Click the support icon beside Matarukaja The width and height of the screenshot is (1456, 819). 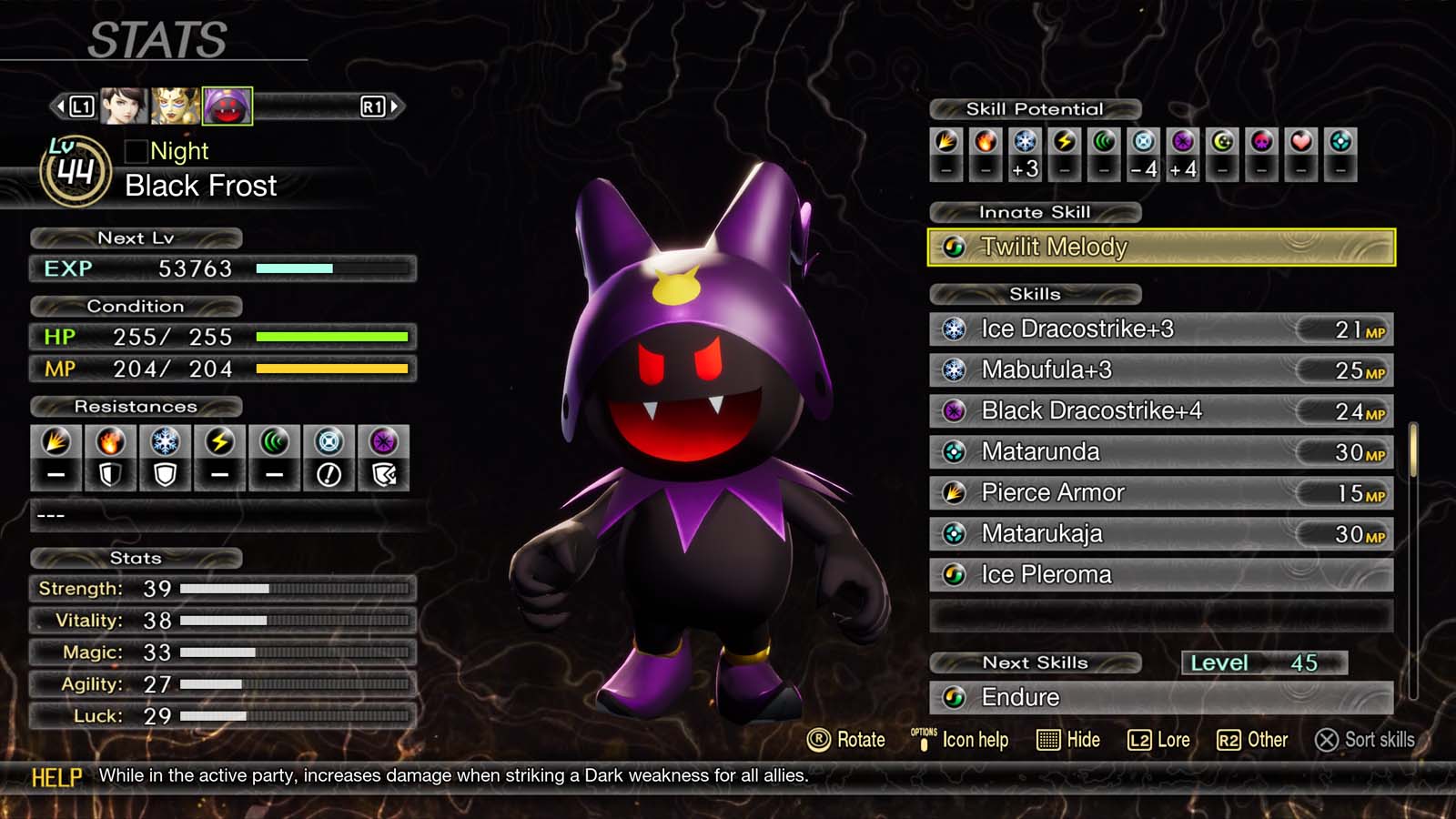(x=955, y=533)
